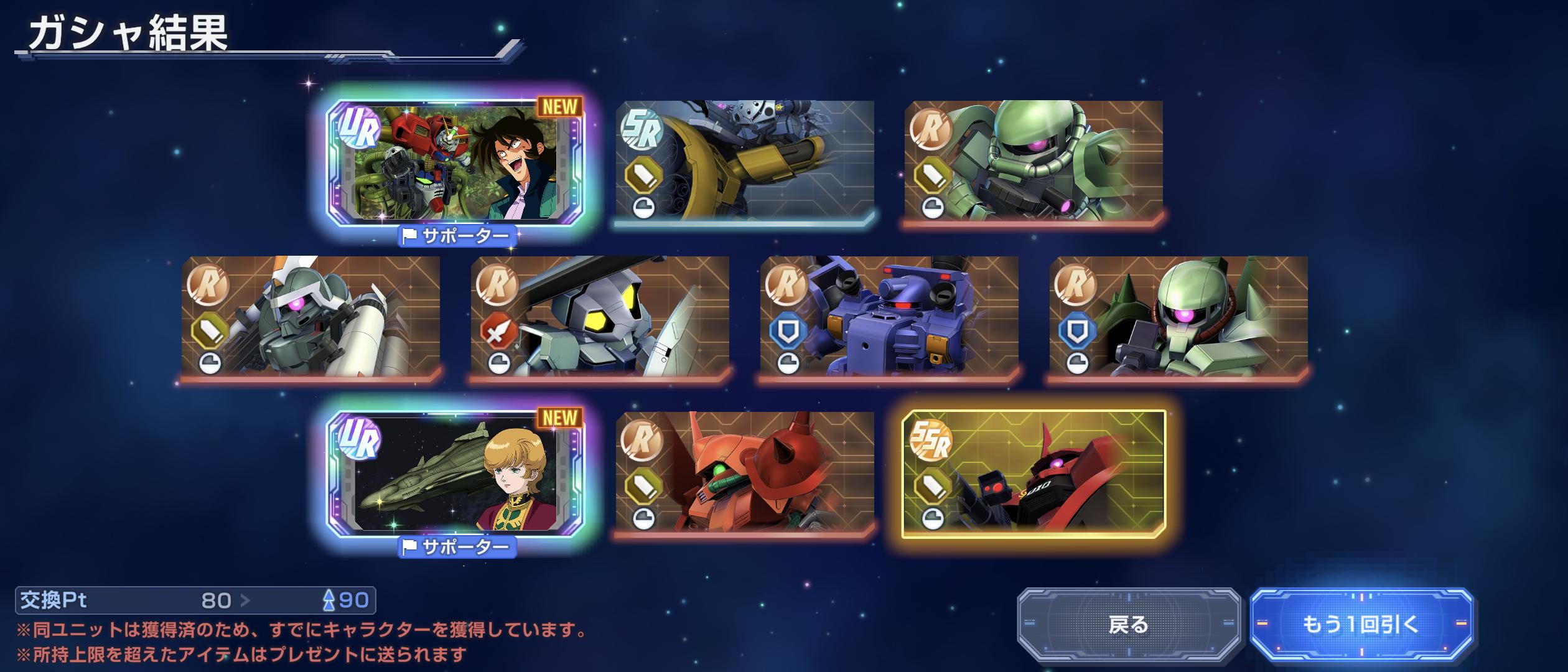
Task: Choose the R grey unit with yellow eyes
Action: coord(600,316)
